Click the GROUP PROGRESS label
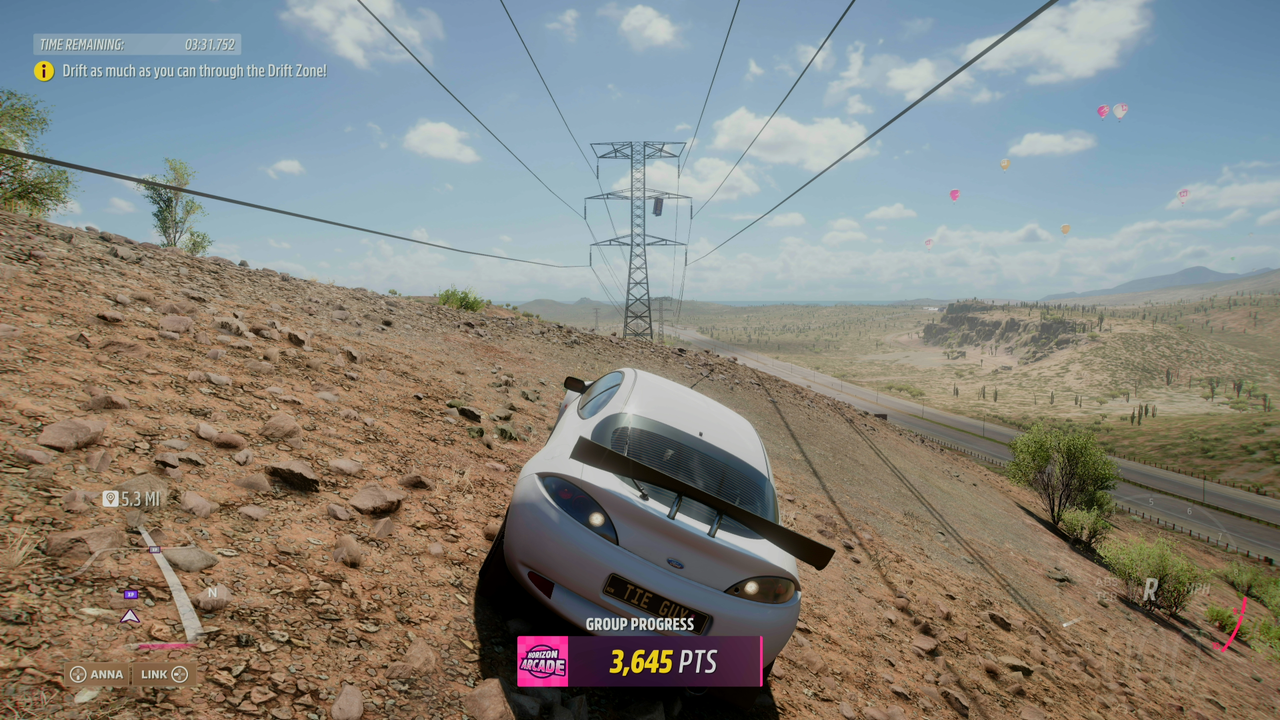The height and width of the screenshot is (720, 1280). click(640, 624)
